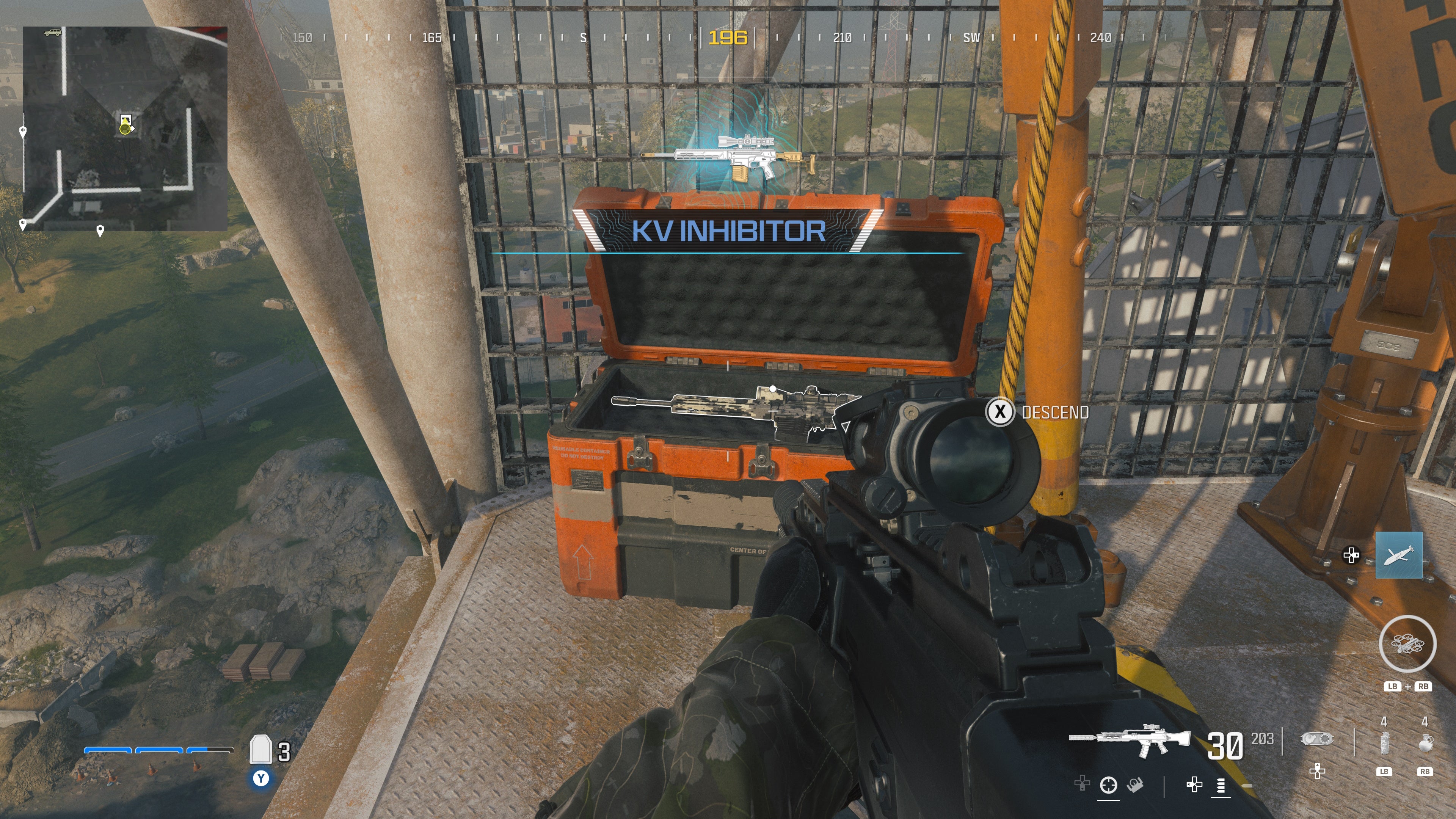Select the 196 compass bearing marker
The image size is (1456, 819).
point(728,38)
